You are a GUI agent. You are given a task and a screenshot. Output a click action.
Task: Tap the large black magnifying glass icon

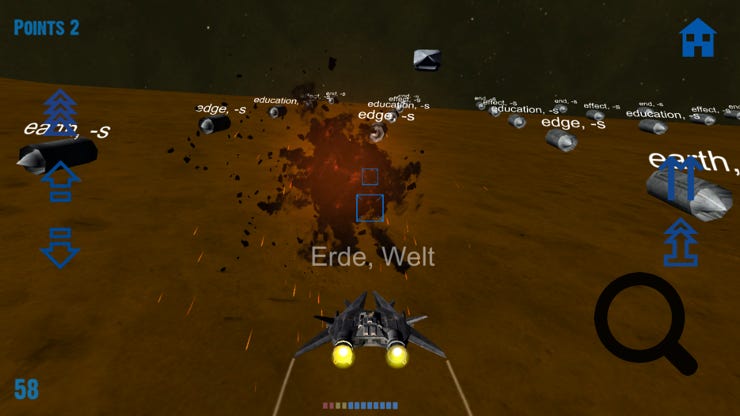pyautogui.click(x=645, y=323)
